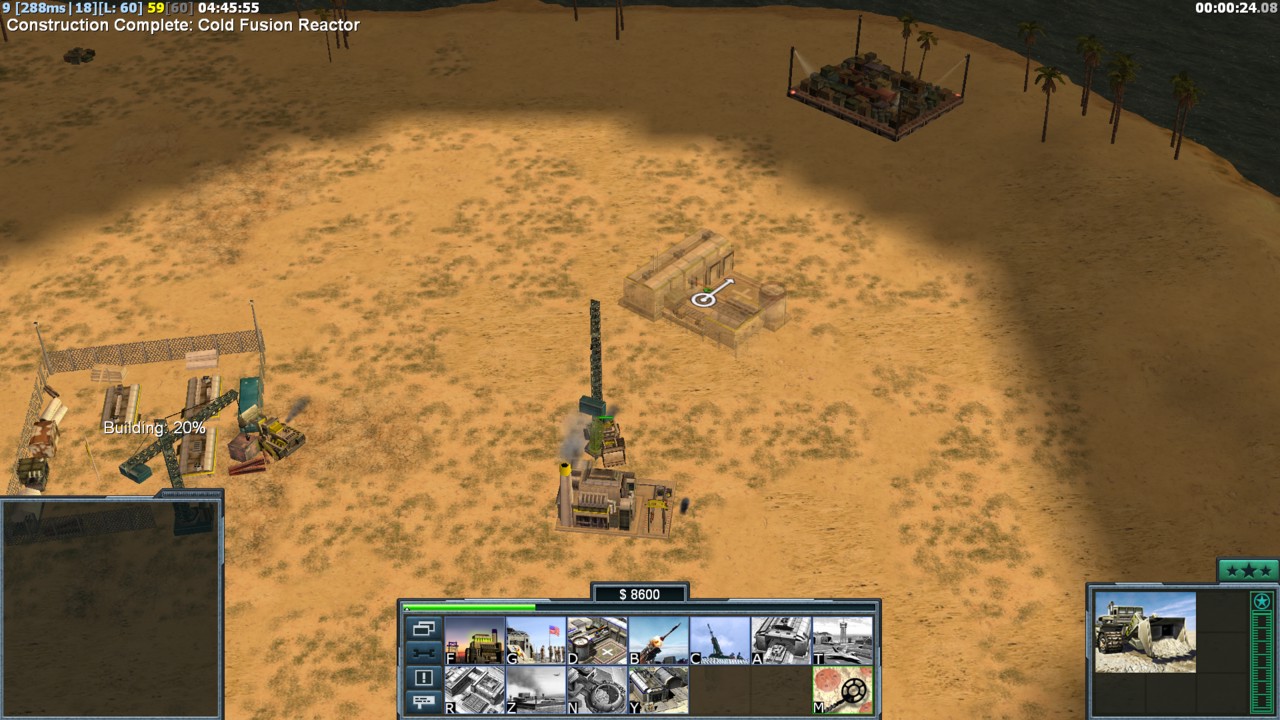Click the exclamation mark beacon button

click(423, 678)
